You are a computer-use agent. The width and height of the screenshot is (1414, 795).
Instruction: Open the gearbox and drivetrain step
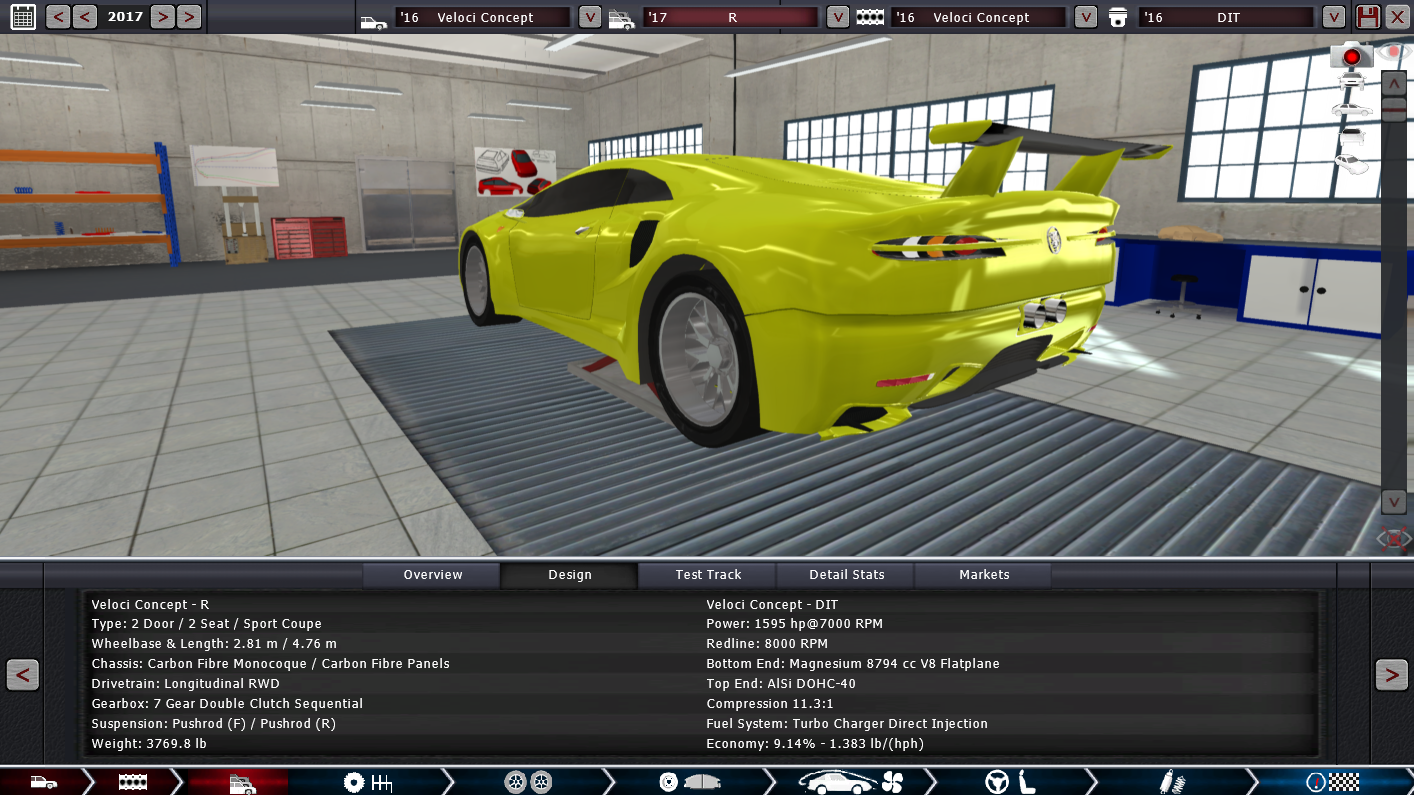pos(367,782)
